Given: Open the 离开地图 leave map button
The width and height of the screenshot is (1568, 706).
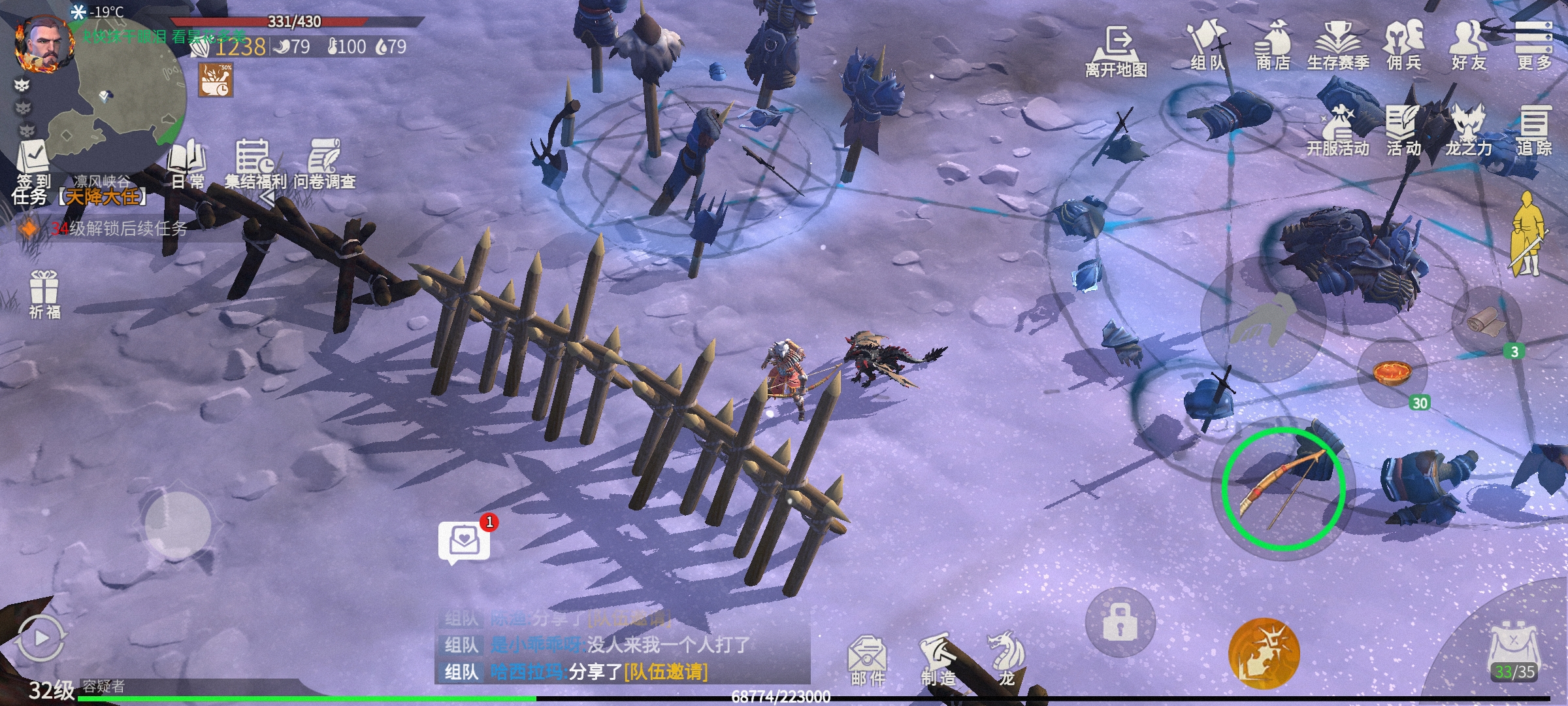Looking at the screenshot, I should click(x=1116, y=51).
